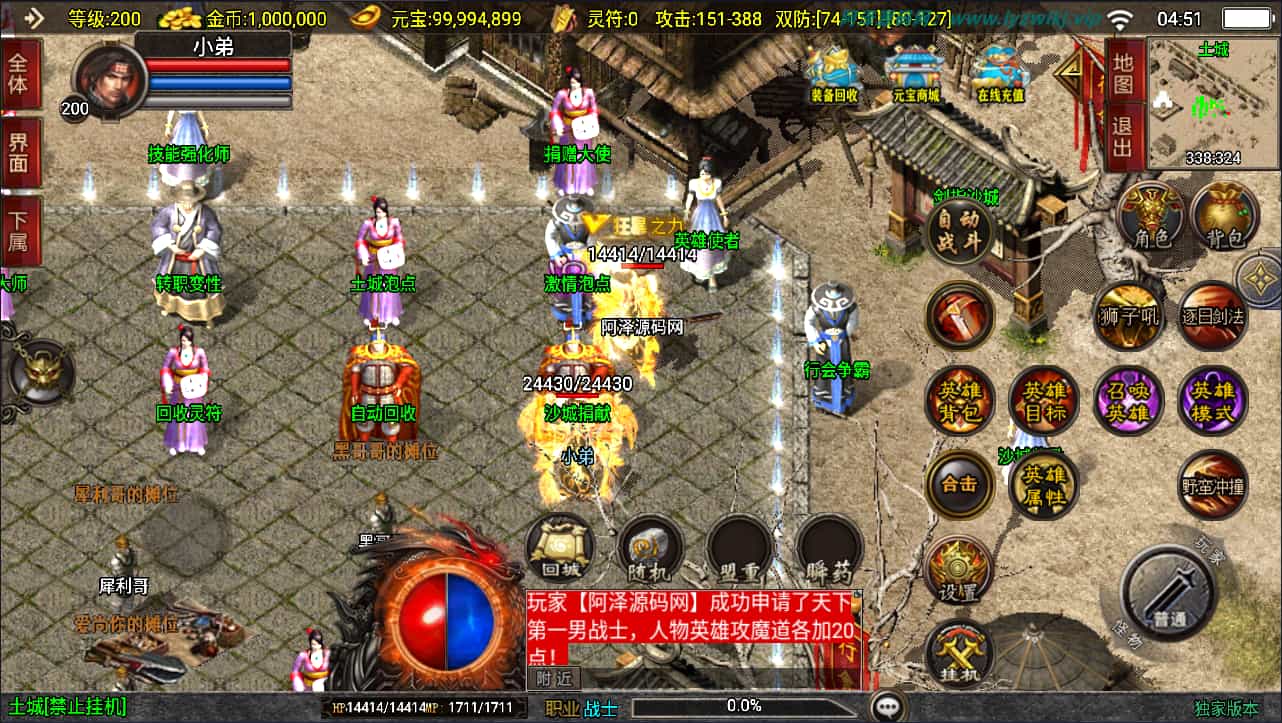Open the 装备回收 equipment recycle icon

click(834, 72)
